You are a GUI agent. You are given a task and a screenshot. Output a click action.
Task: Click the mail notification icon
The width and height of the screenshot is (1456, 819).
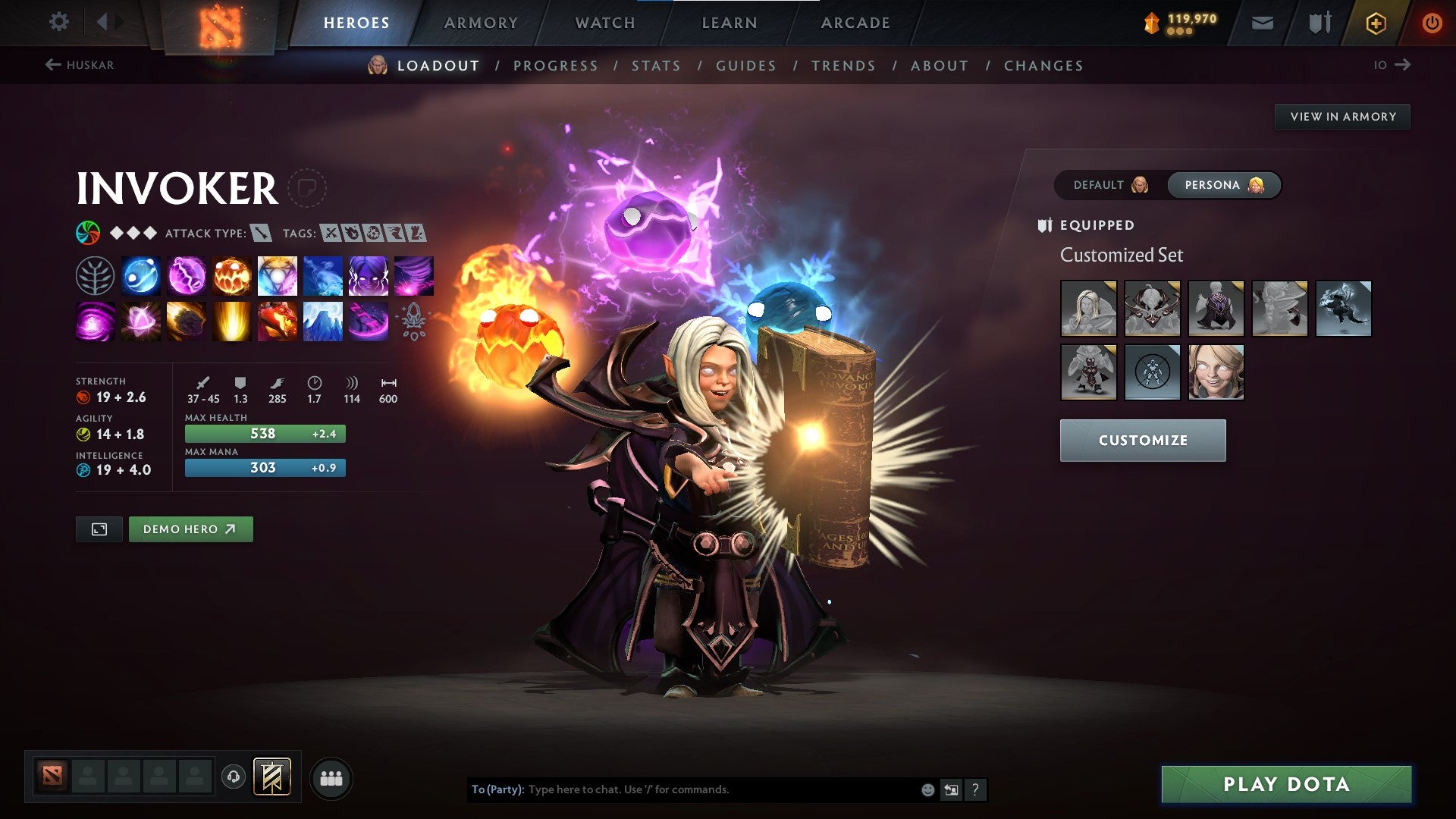[1261, 23]
